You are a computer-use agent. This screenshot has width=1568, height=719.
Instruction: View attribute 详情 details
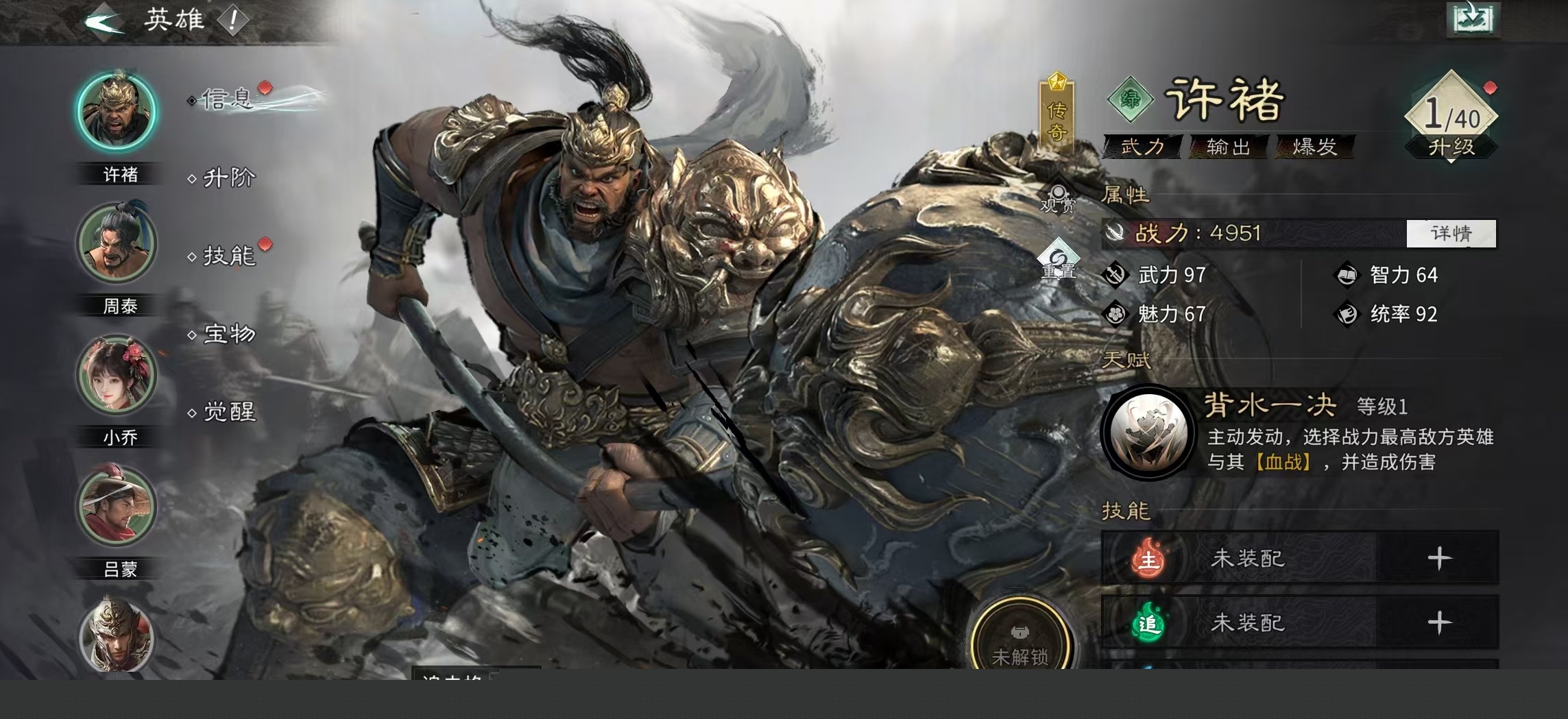click(1451, 234)
